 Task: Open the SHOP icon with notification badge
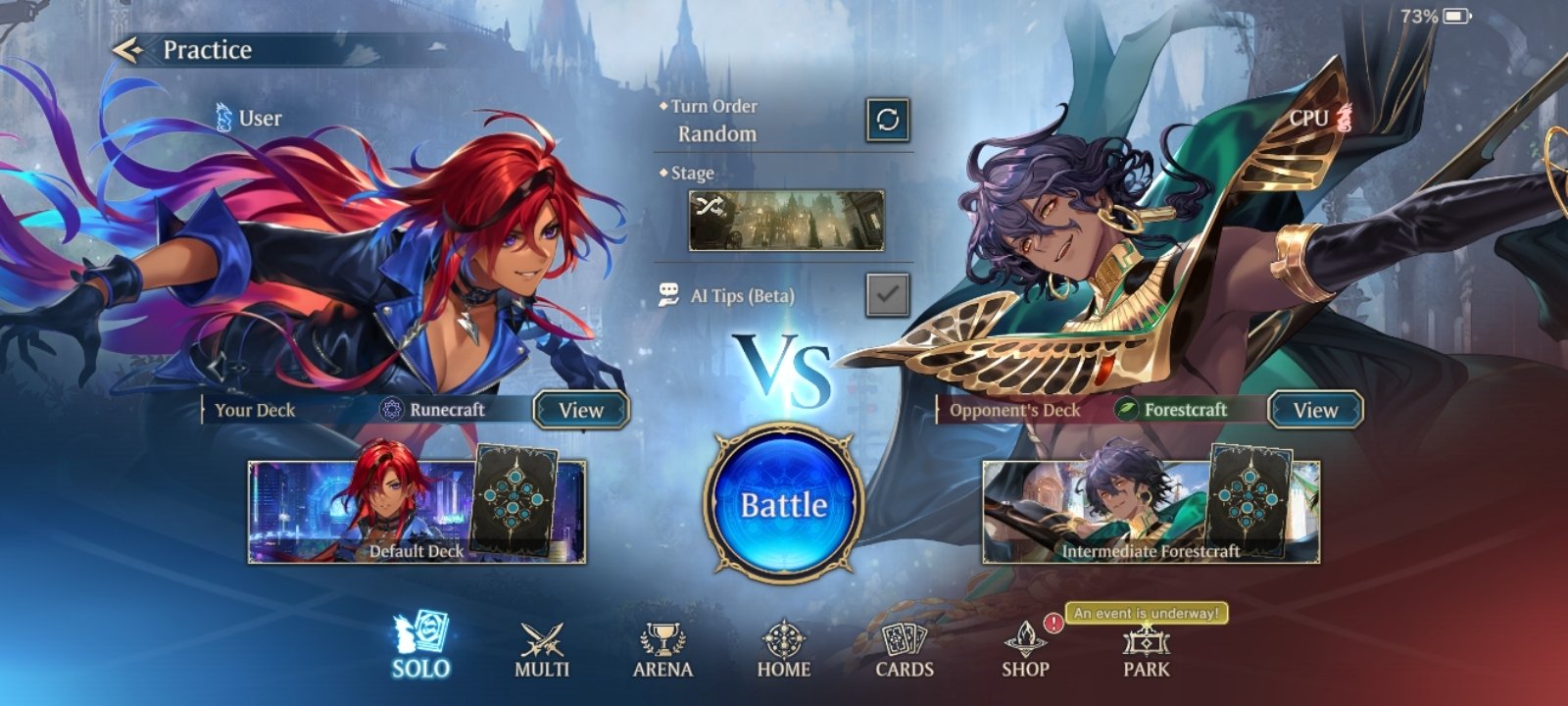coord(1025,639)
